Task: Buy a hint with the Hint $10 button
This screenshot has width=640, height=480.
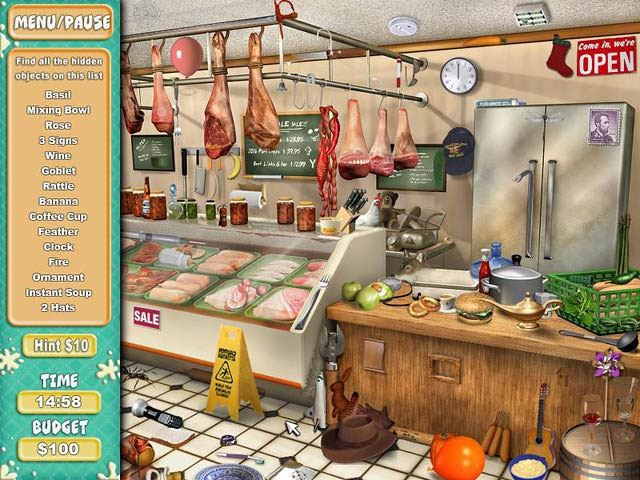Action: (59, 345)
